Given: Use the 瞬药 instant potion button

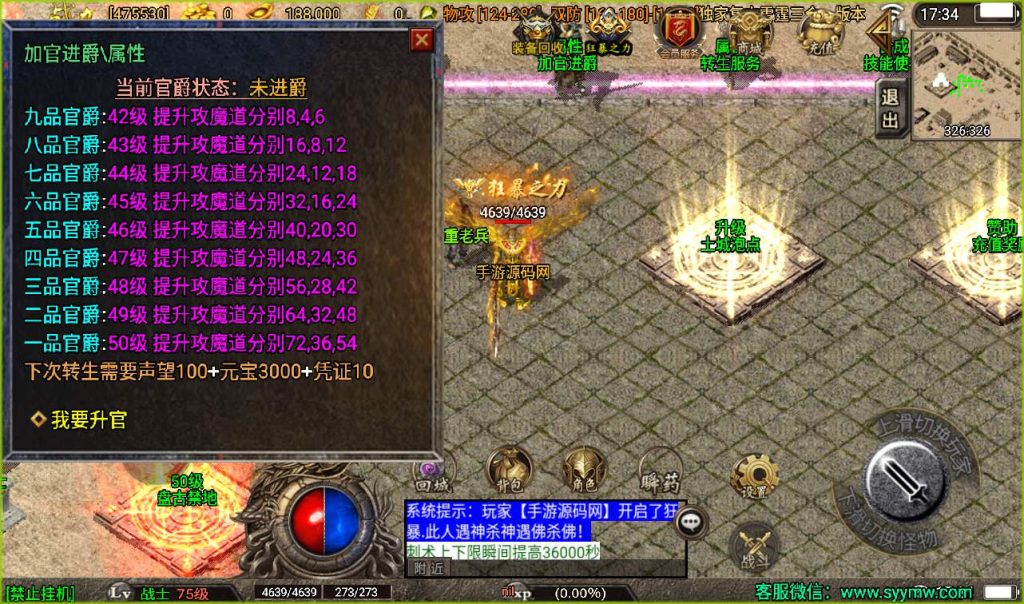Looking at the screenshot, I should coord(660,476).
